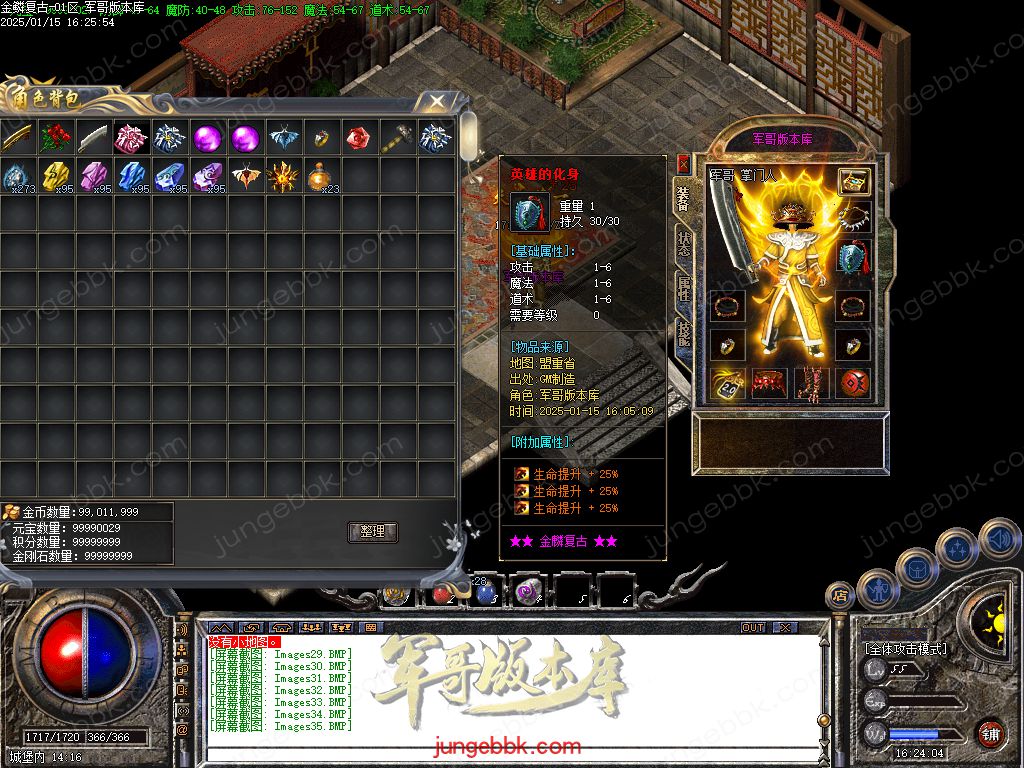Pick the hammer item in backpack

coord(398,138)
